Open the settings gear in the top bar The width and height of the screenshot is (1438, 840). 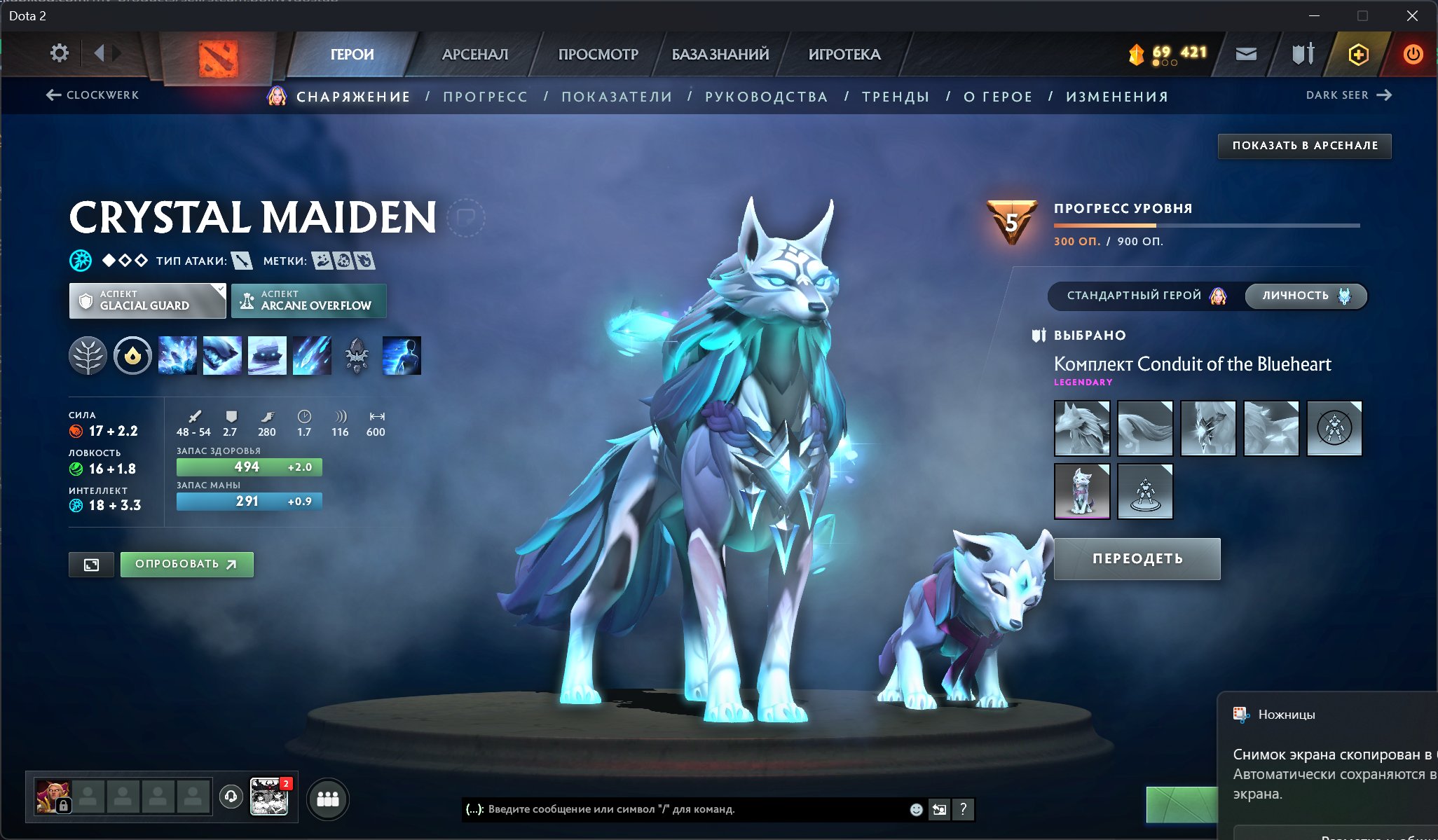coord(60,53)
